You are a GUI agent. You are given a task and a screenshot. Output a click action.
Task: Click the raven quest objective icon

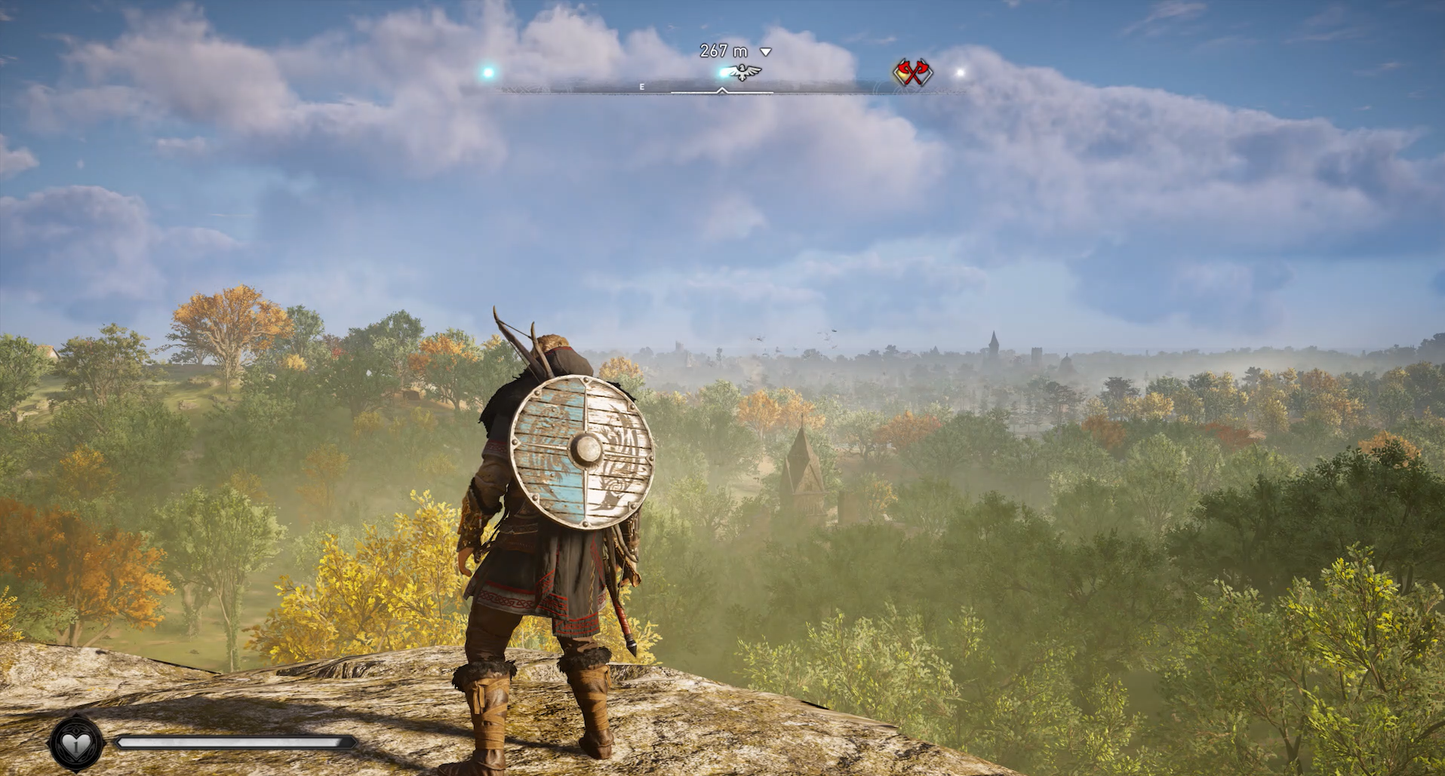pos(742,72)
